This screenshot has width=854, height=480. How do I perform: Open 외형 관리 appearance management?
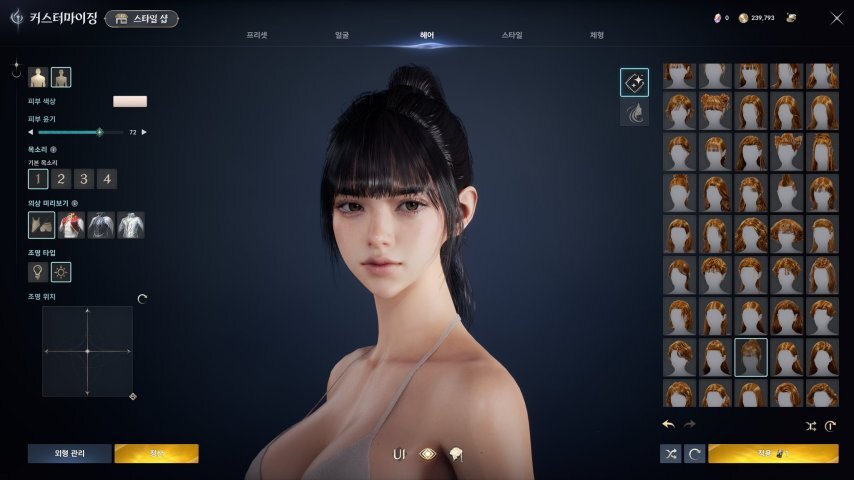tap(70, 454)
